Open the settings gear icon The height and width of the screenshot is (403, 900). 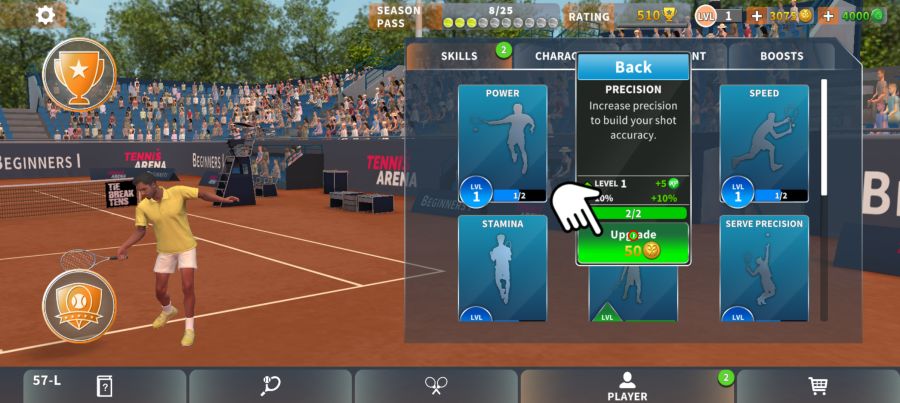pos(45,15)
